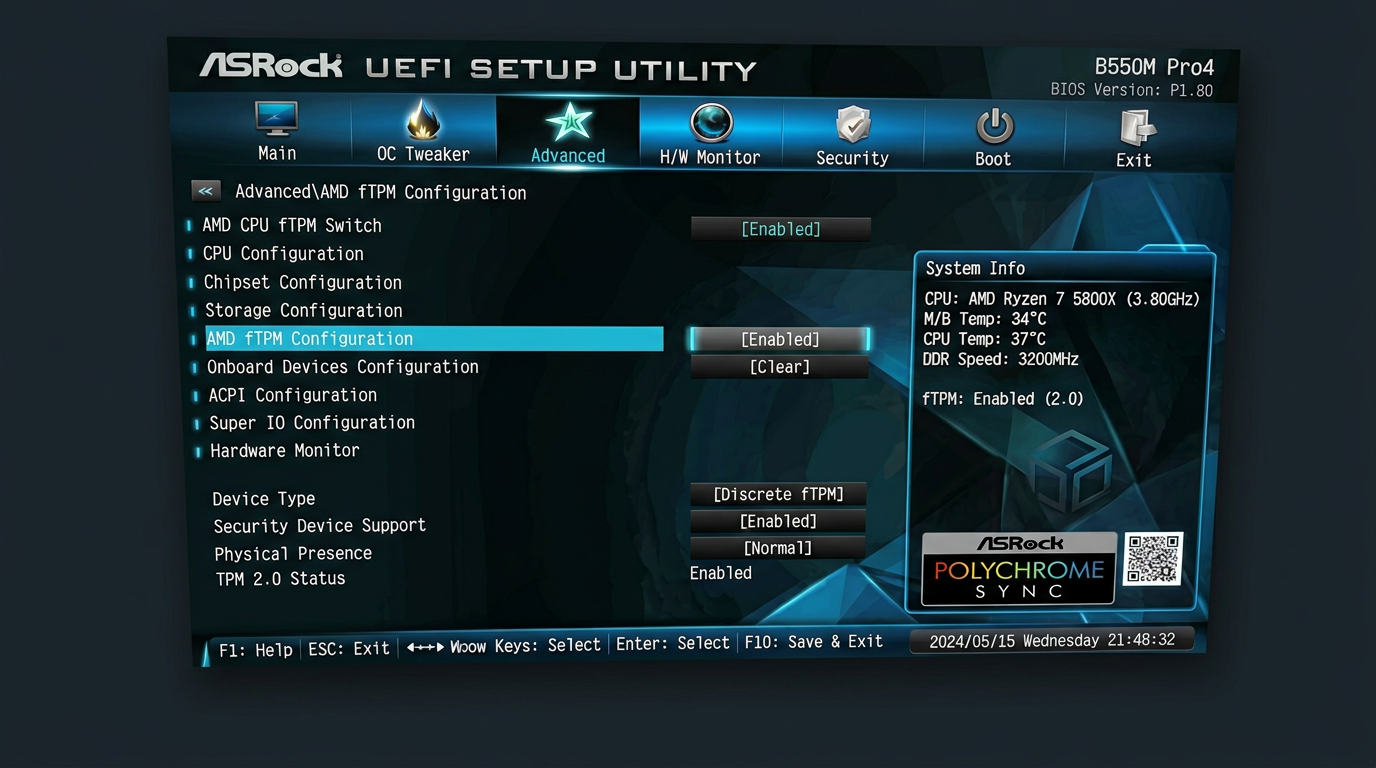Viewport: 1376px width, 768px height.
Task: Open the Device Type Discrete fTPM selector
Action: click(778, 494)
